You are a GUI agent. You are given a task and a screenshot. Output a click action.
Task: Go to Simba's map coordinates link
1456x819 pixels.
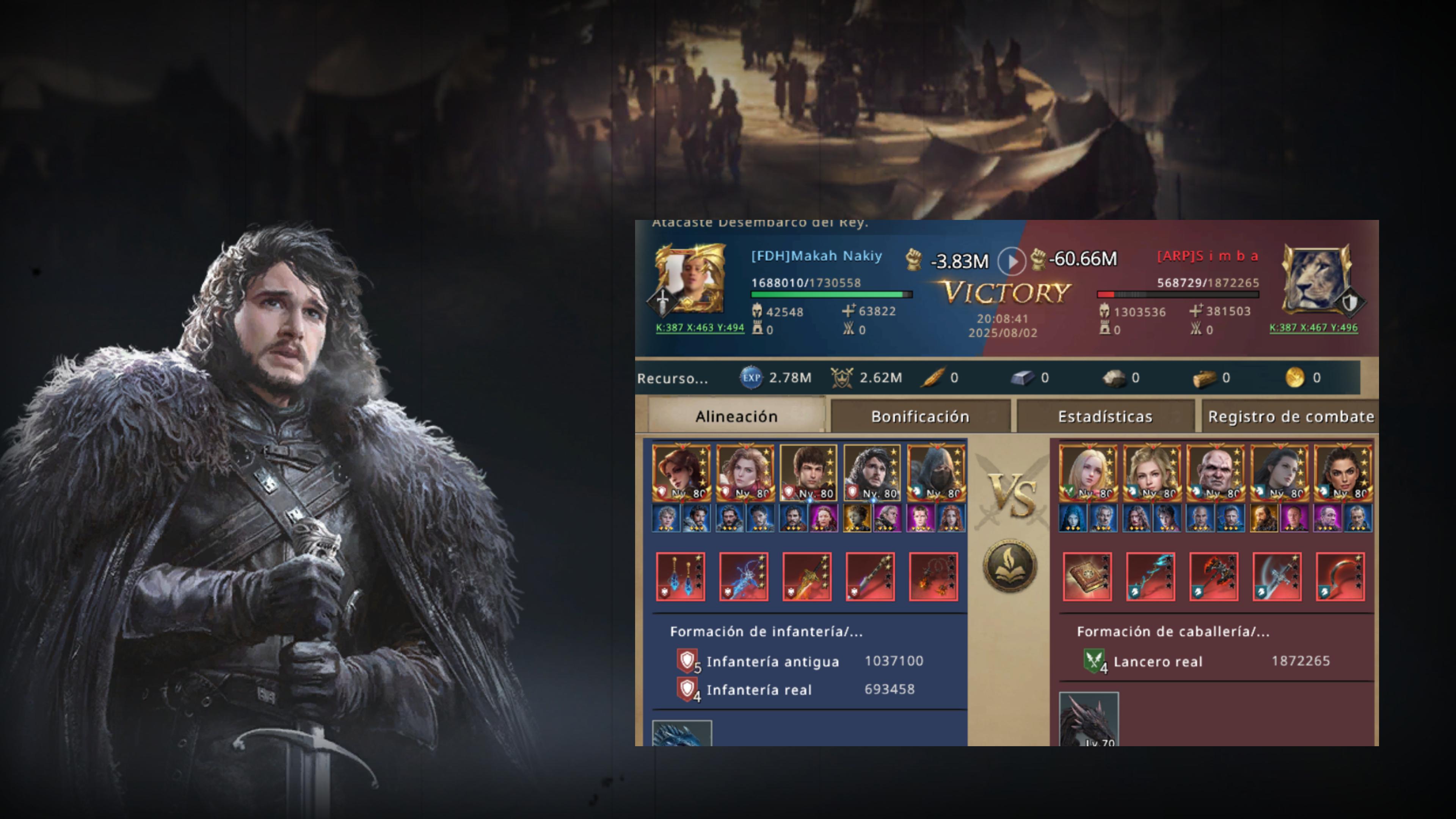coord(1313,328)
